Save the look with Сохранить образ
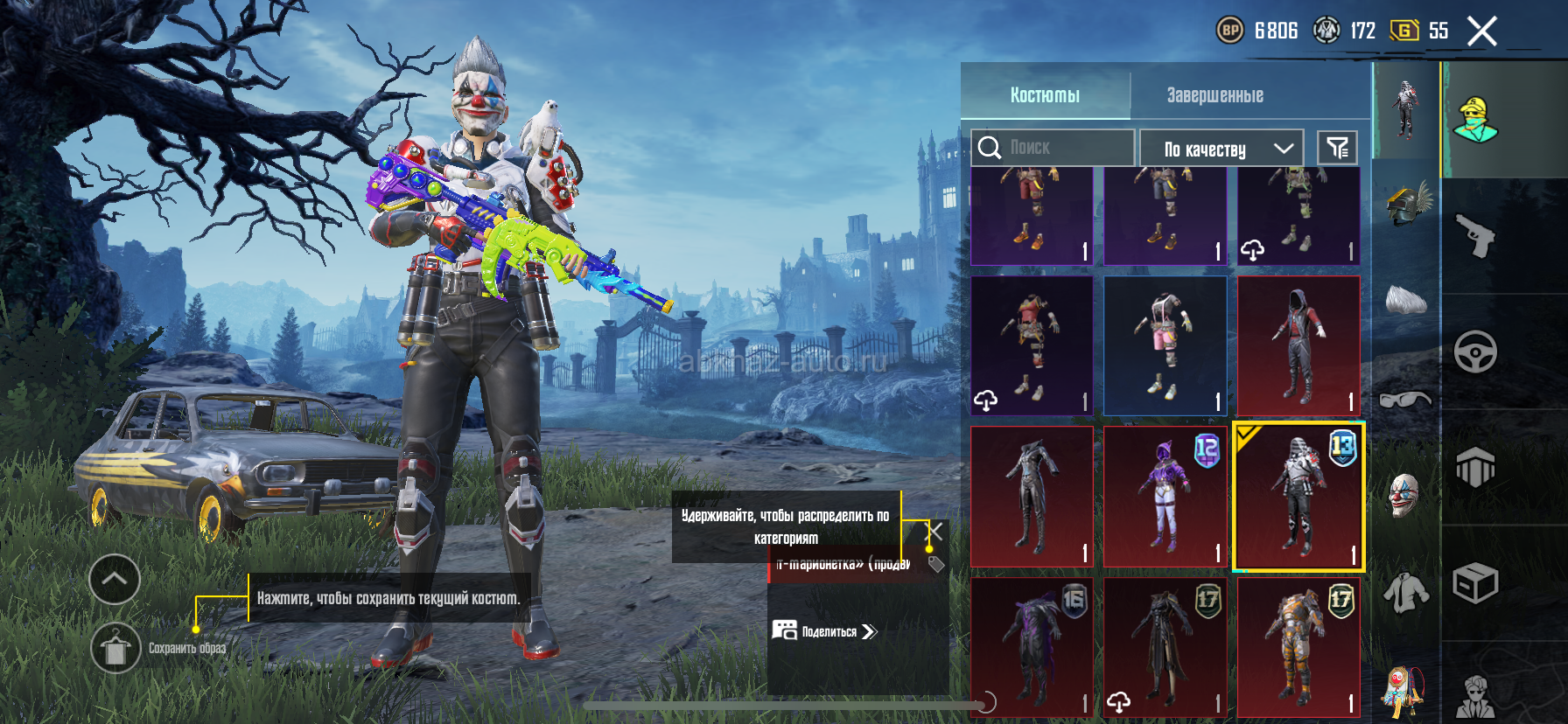The image size is (1568, 724). 115,648
